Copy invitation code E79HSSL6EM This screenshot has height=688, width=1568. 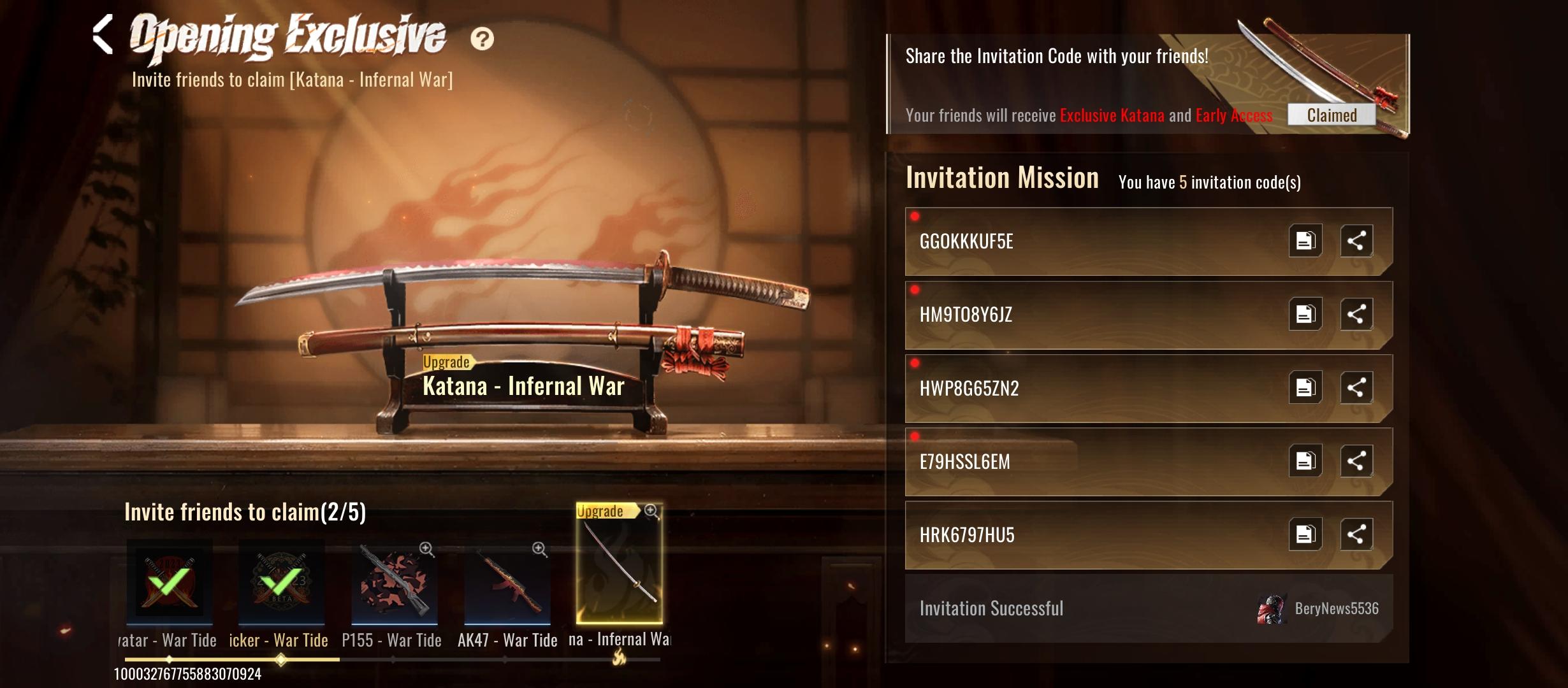[1305, 461]
